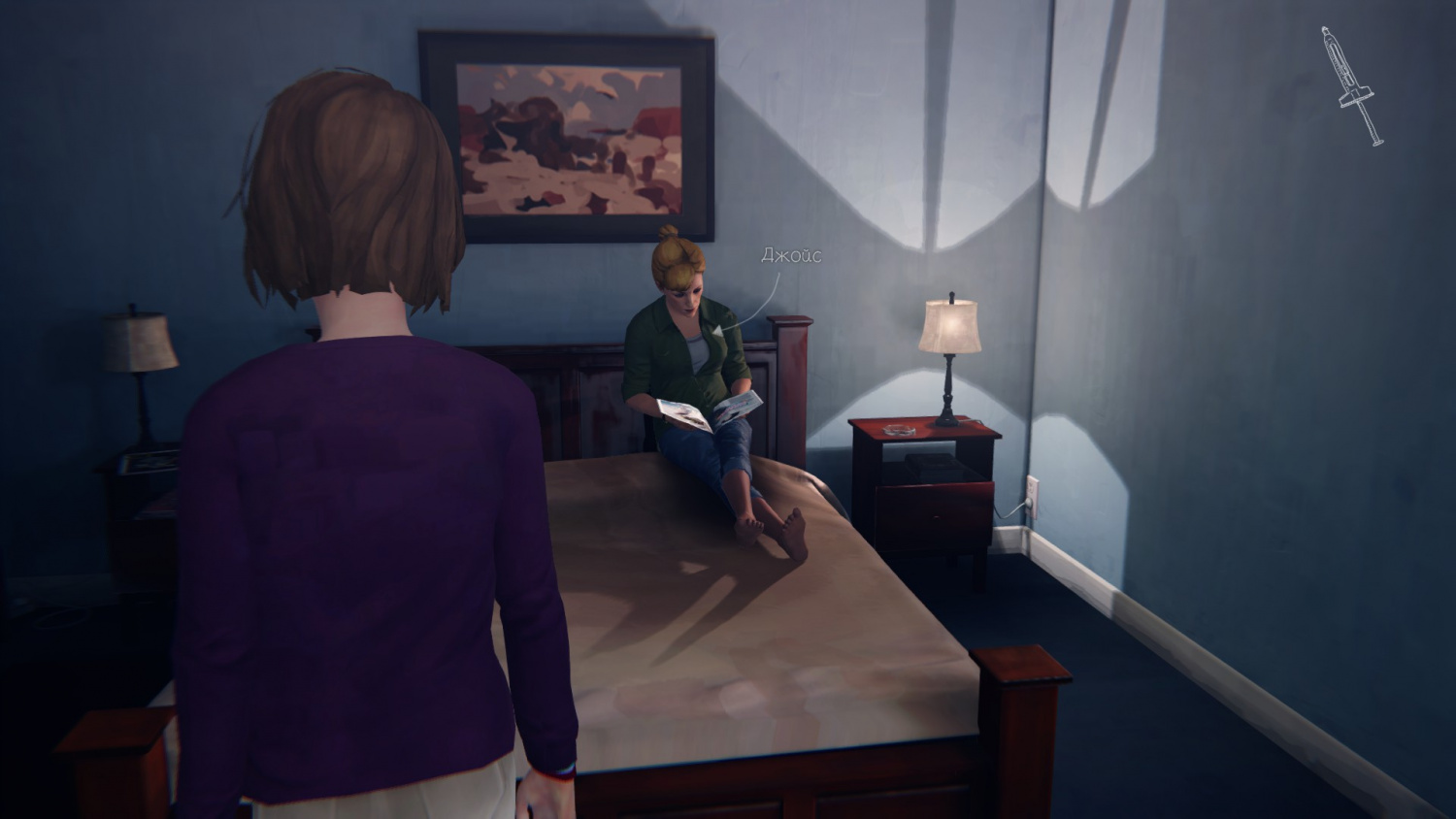Select the Джойс interaction label
This screenshot has width=1456, height=819.
point(791,255)
